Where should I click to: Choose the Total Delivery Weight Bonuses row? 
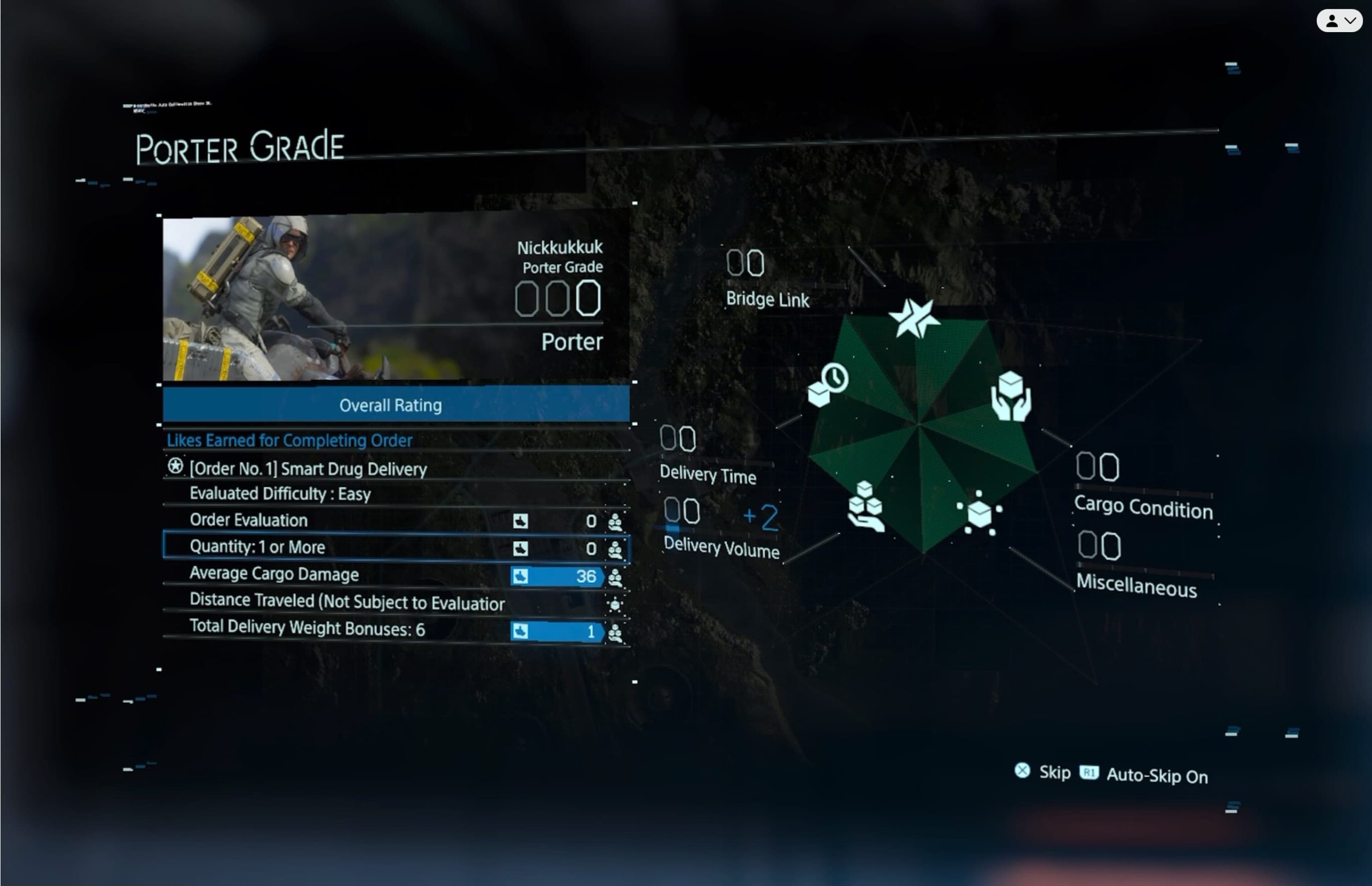pos(396,629)
